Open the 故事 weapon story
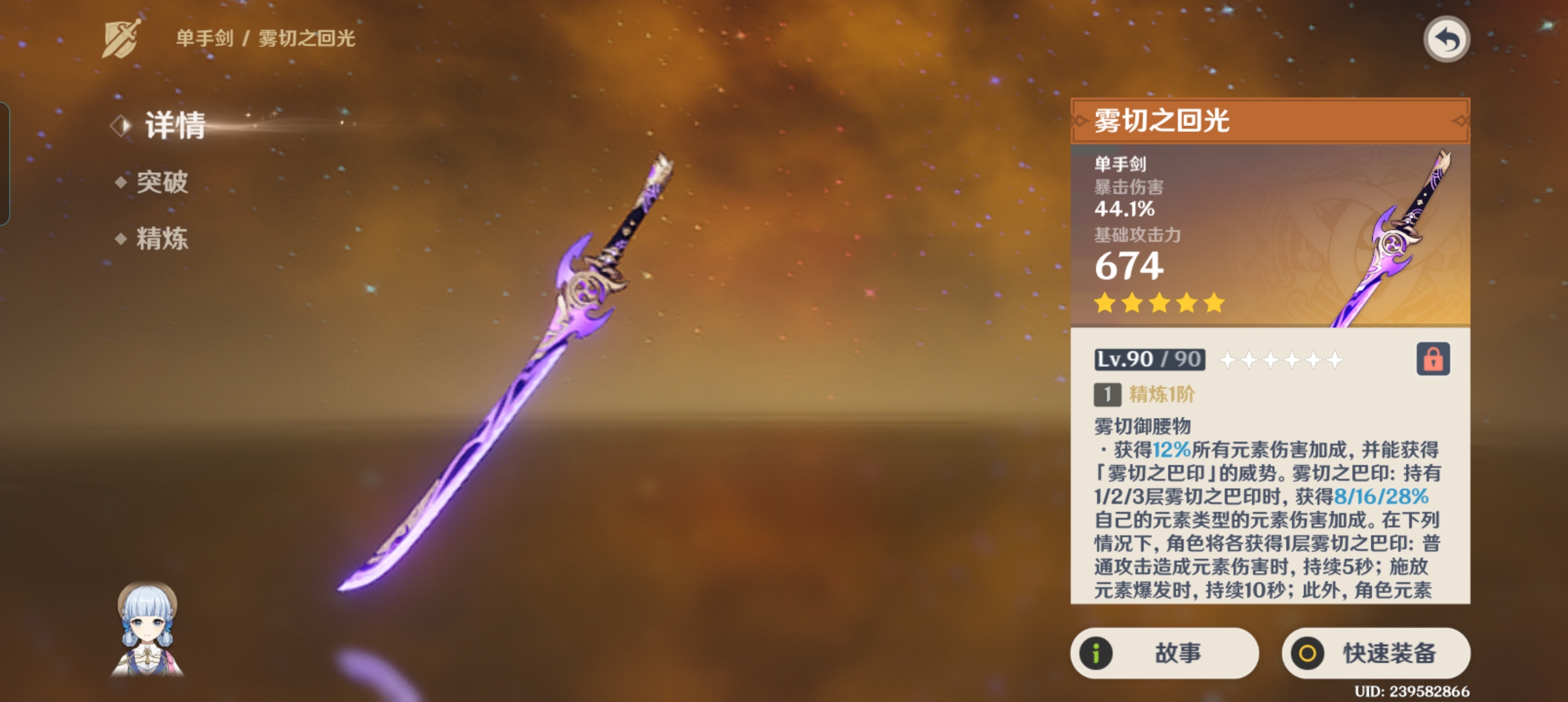 (x=1164, y=653)
